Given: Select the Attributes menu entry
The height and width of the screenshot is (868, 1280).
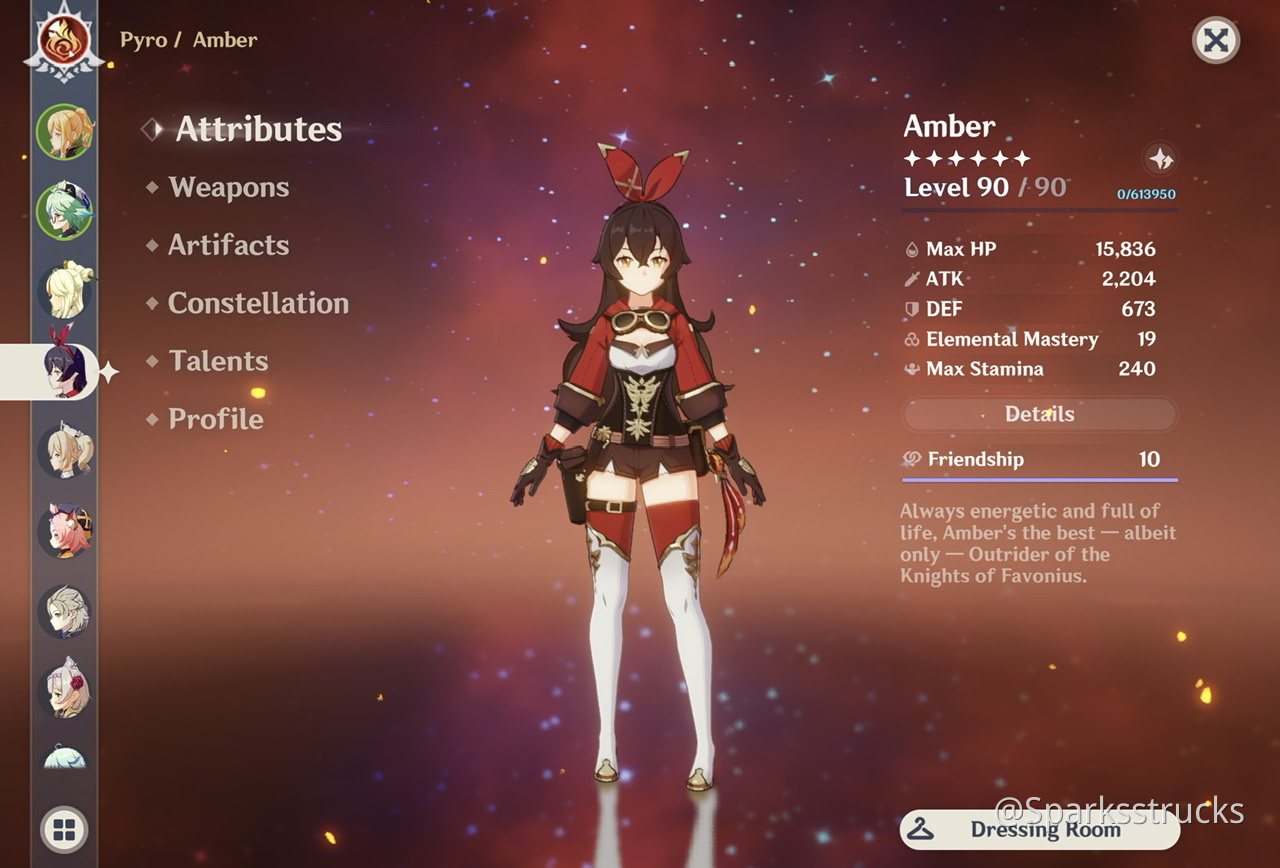Looking at the screenshot, I should pyautogui.click(x=258, y=130).
